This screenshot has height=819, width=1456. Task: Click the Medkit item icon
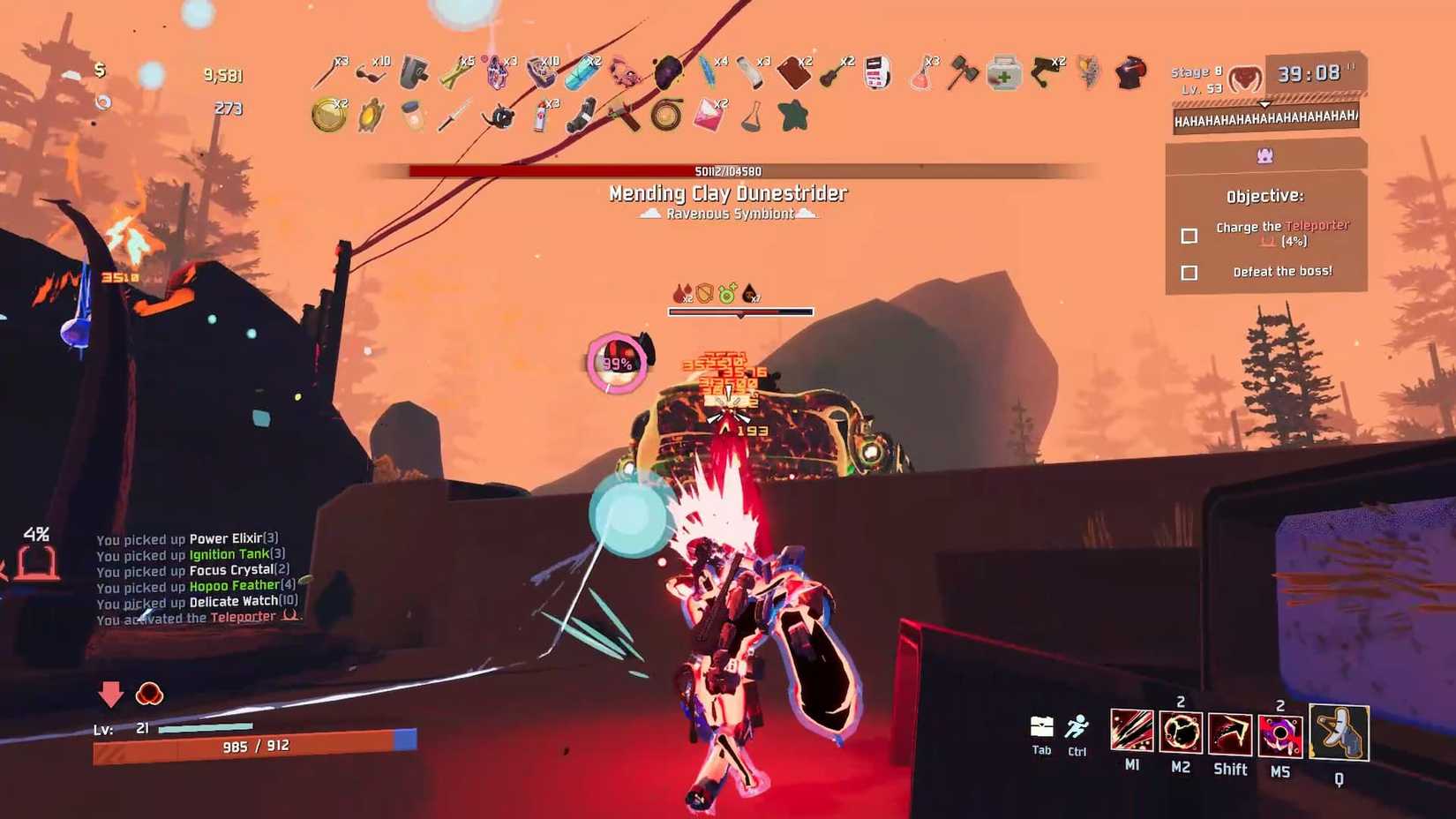(1003, 75)
